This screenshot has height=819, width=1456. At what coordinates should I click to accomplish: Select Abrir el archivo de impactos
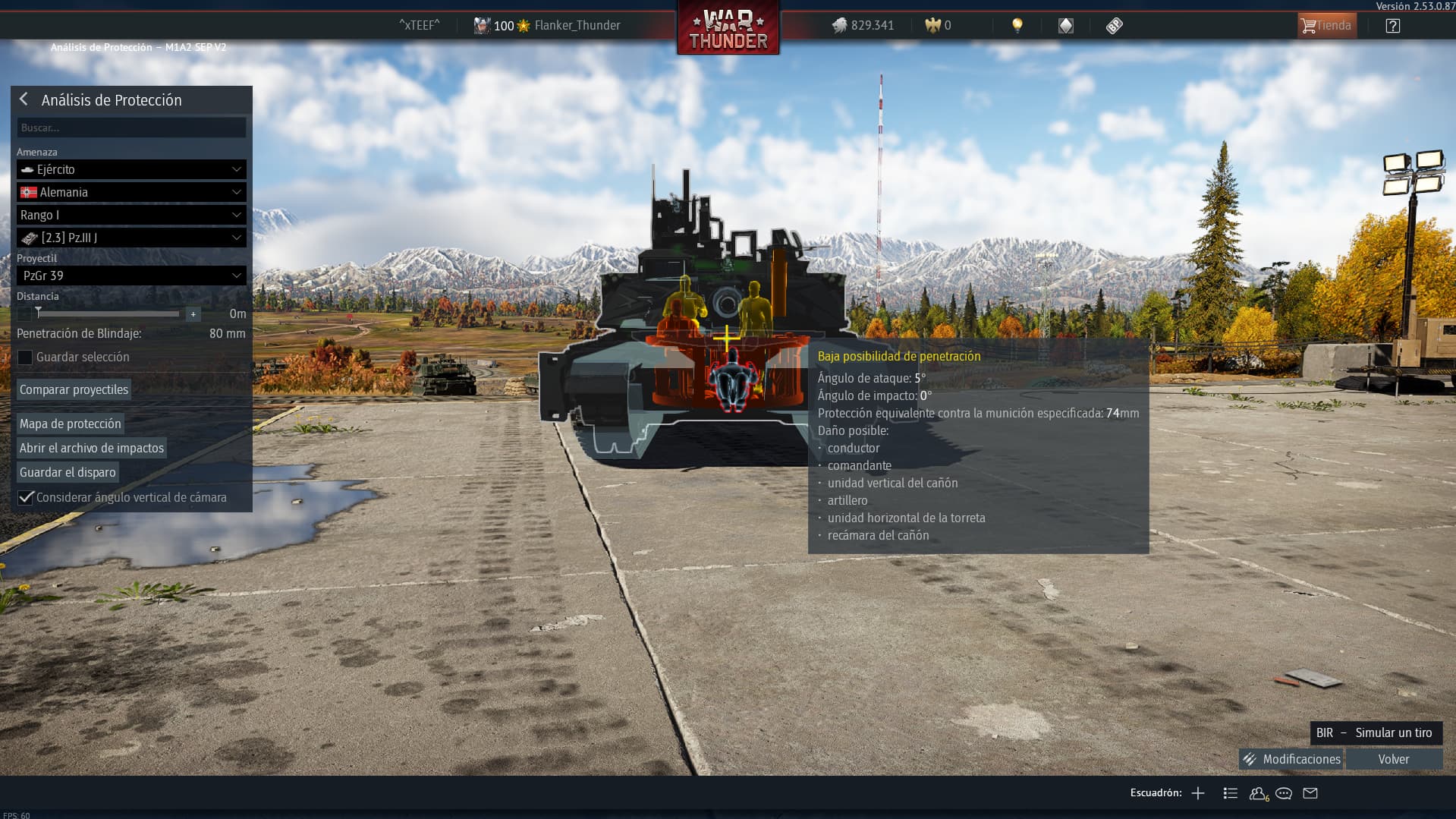[92, 448]
